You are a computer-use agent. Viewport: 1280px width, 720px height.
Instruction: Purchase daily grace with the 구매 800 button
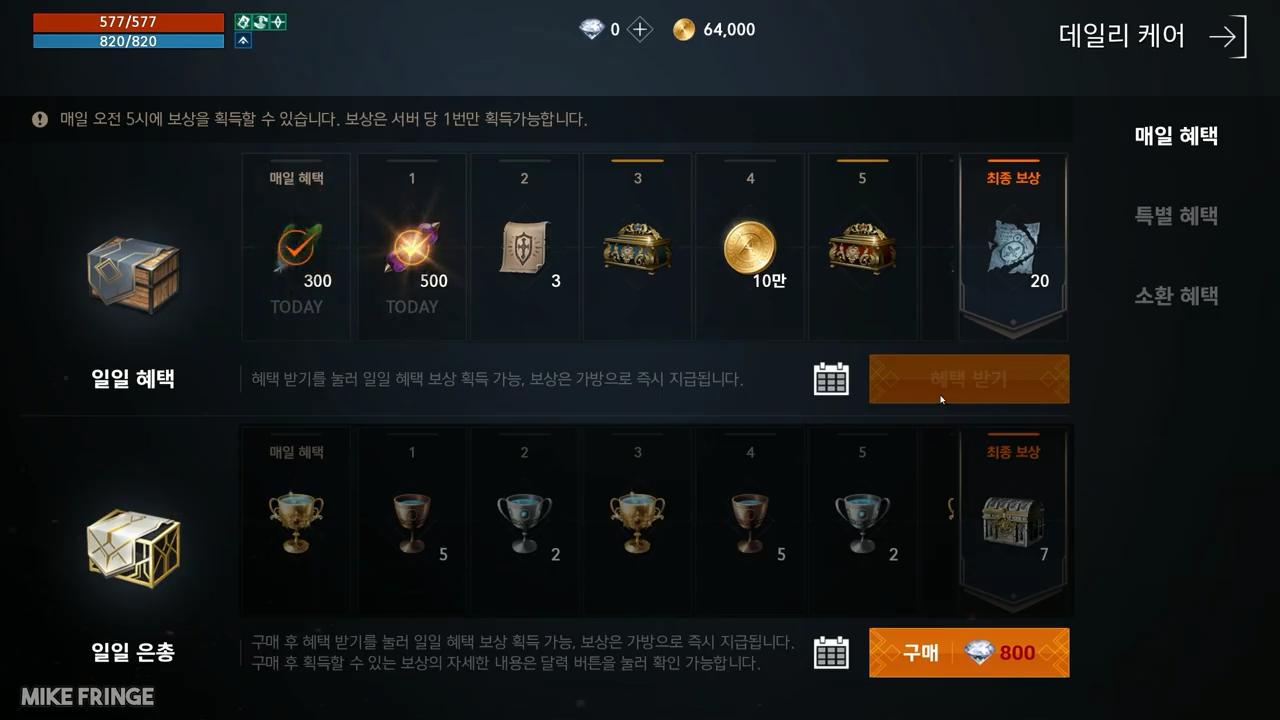pyautogui.click(x=968, y=652)
